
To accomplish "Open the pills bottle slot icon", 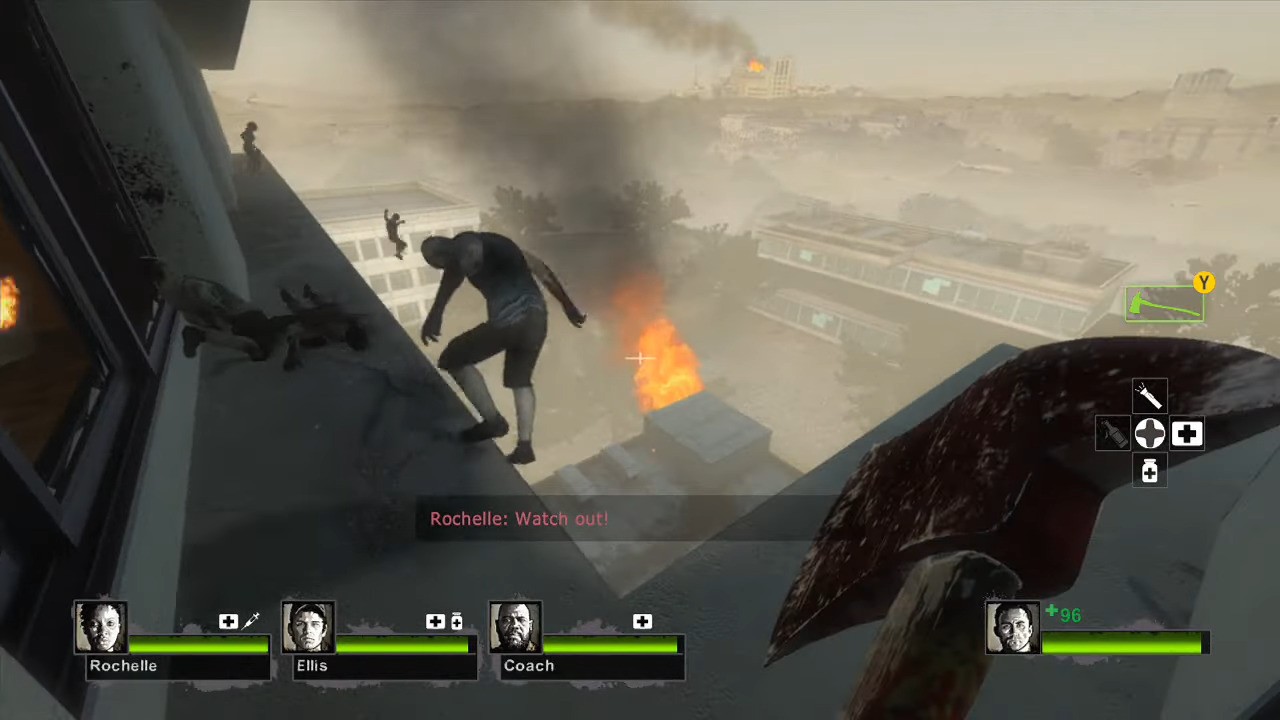I will (x=1149, y=471).
